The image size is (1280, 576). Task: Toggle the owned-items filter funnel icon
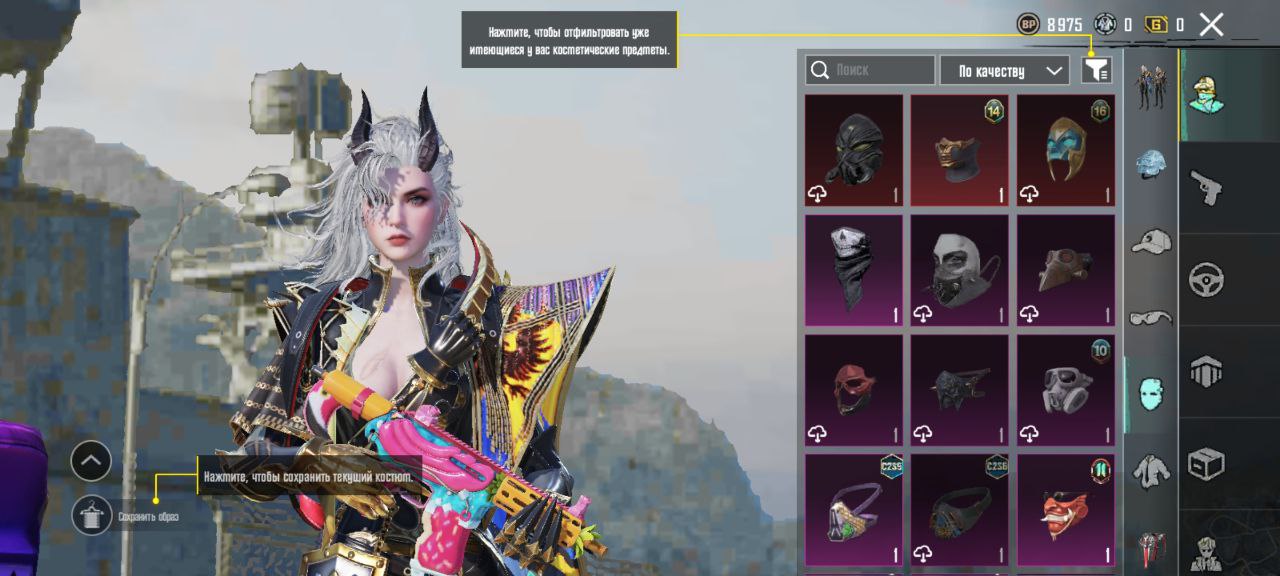(x=1097, y=70)
